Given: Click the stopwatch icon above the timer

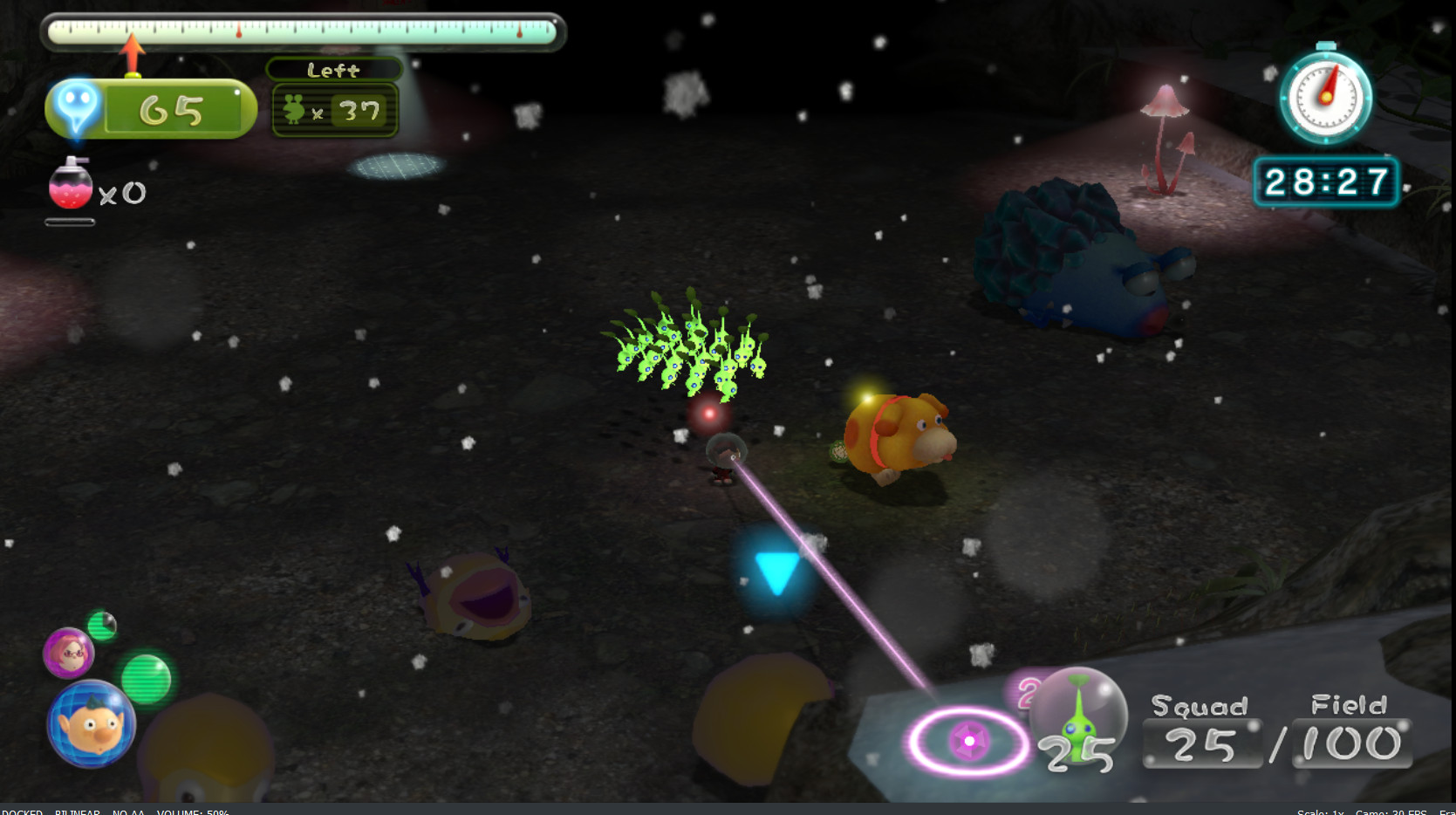Looking at the screenshot, I should (x=1326, y=99).
